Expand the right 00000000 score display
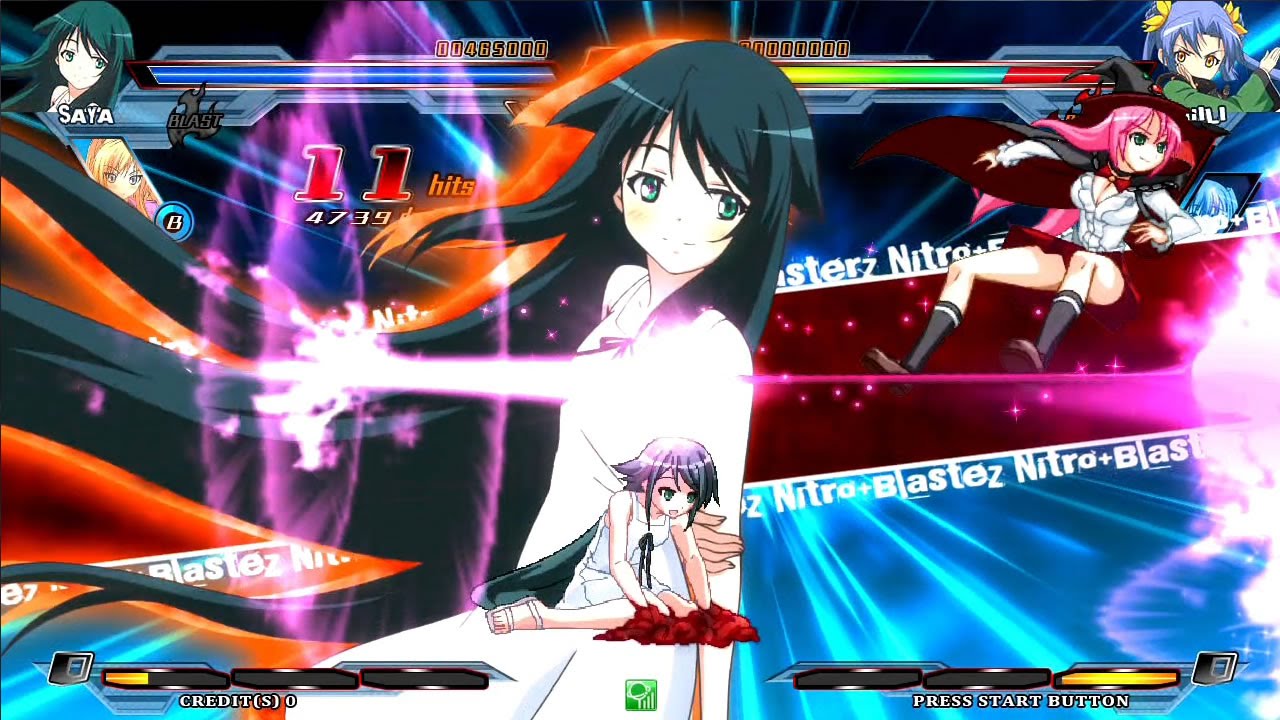The width and height of the screenshot is (1280, 720). pyautogui.click(x=793, y=46)
